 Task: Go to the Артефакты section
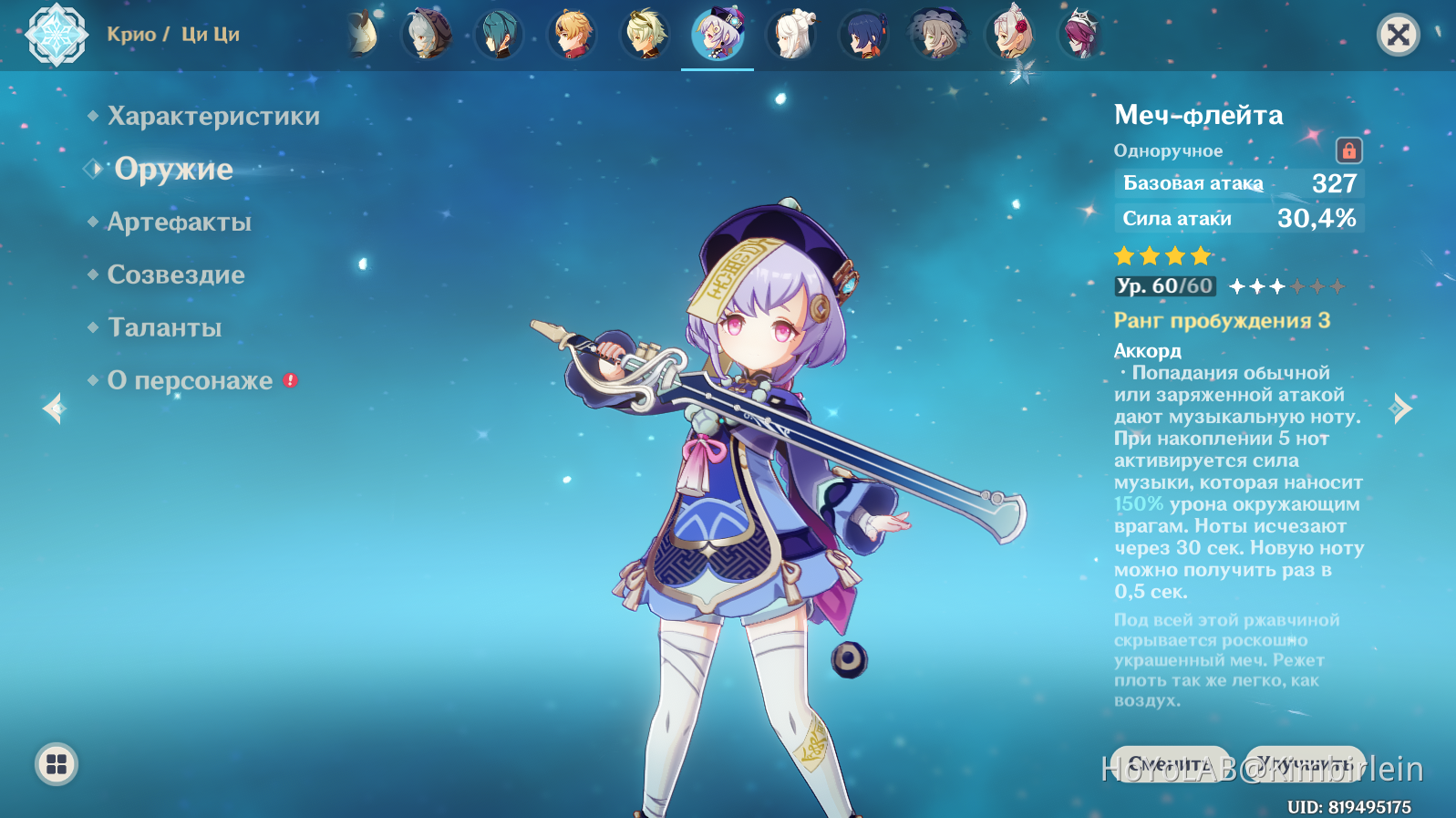(179, 223)
